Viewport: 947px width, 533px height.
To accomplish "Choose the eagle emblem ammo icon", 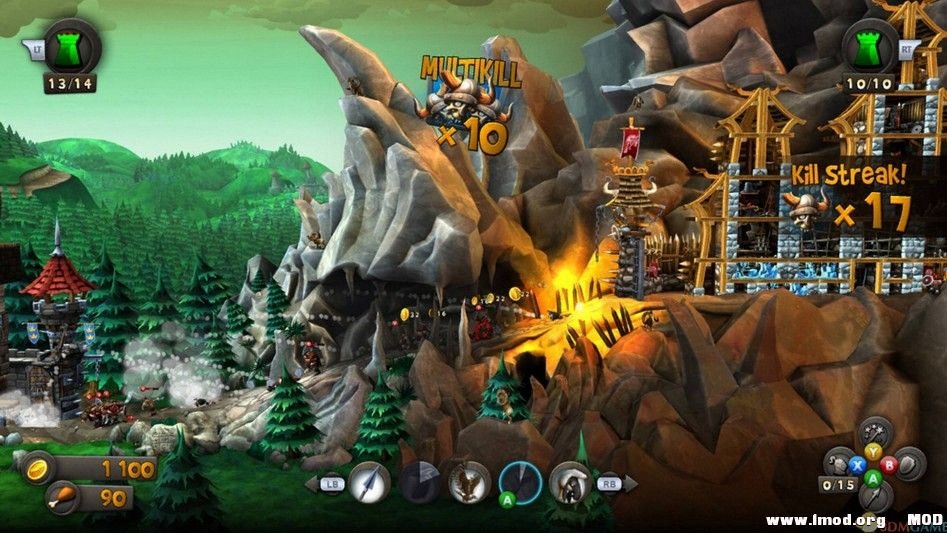I will click(x=469, y=483).
